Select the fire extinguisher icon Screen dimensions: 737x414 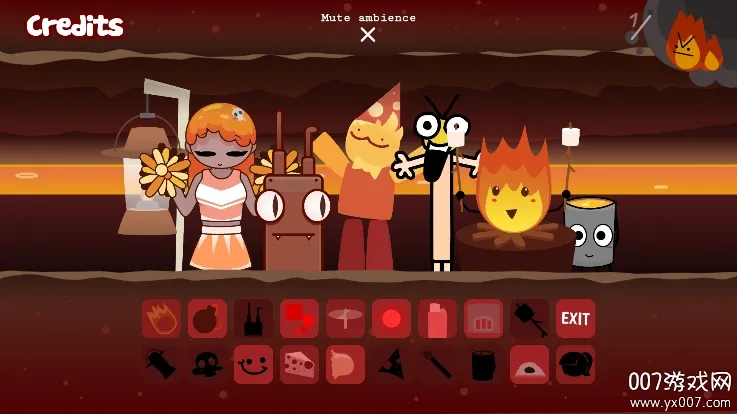[161, 365]
